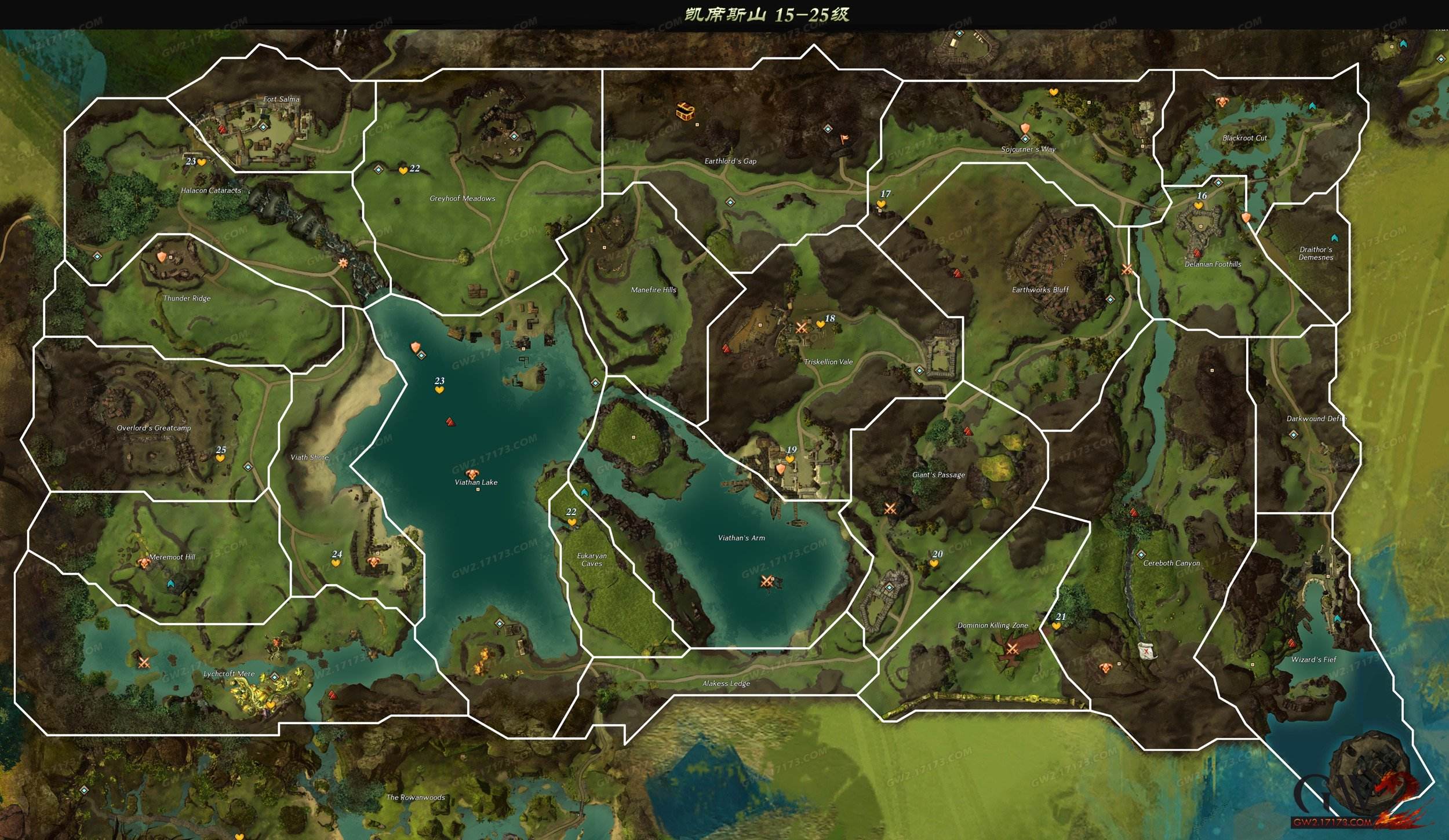Click the level 25 heart in Overlord's Greatcamp
Viewport: 1449px width, 840px height.
220,458
